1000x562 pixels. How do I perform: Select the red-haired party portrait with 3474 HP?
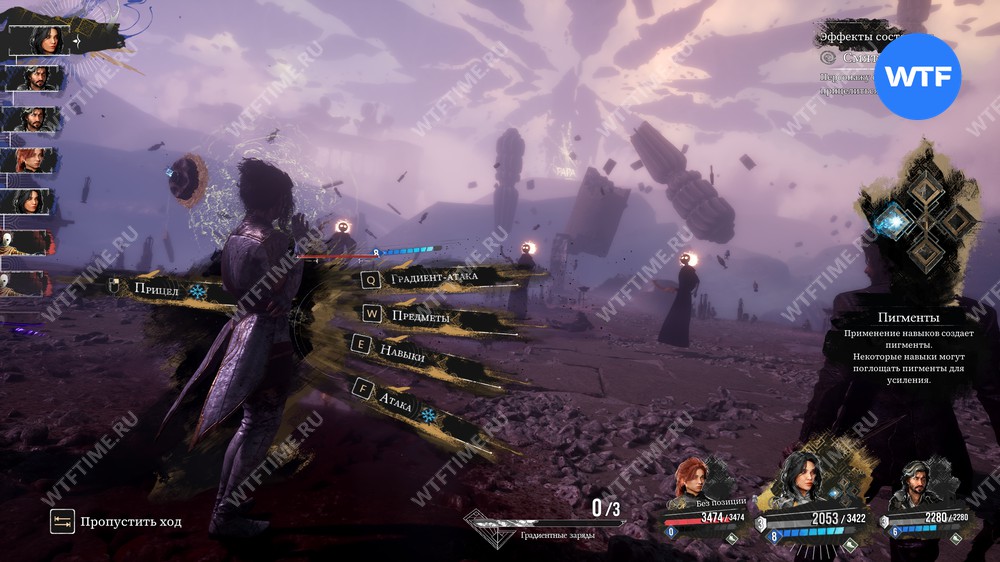click(691, 482)
